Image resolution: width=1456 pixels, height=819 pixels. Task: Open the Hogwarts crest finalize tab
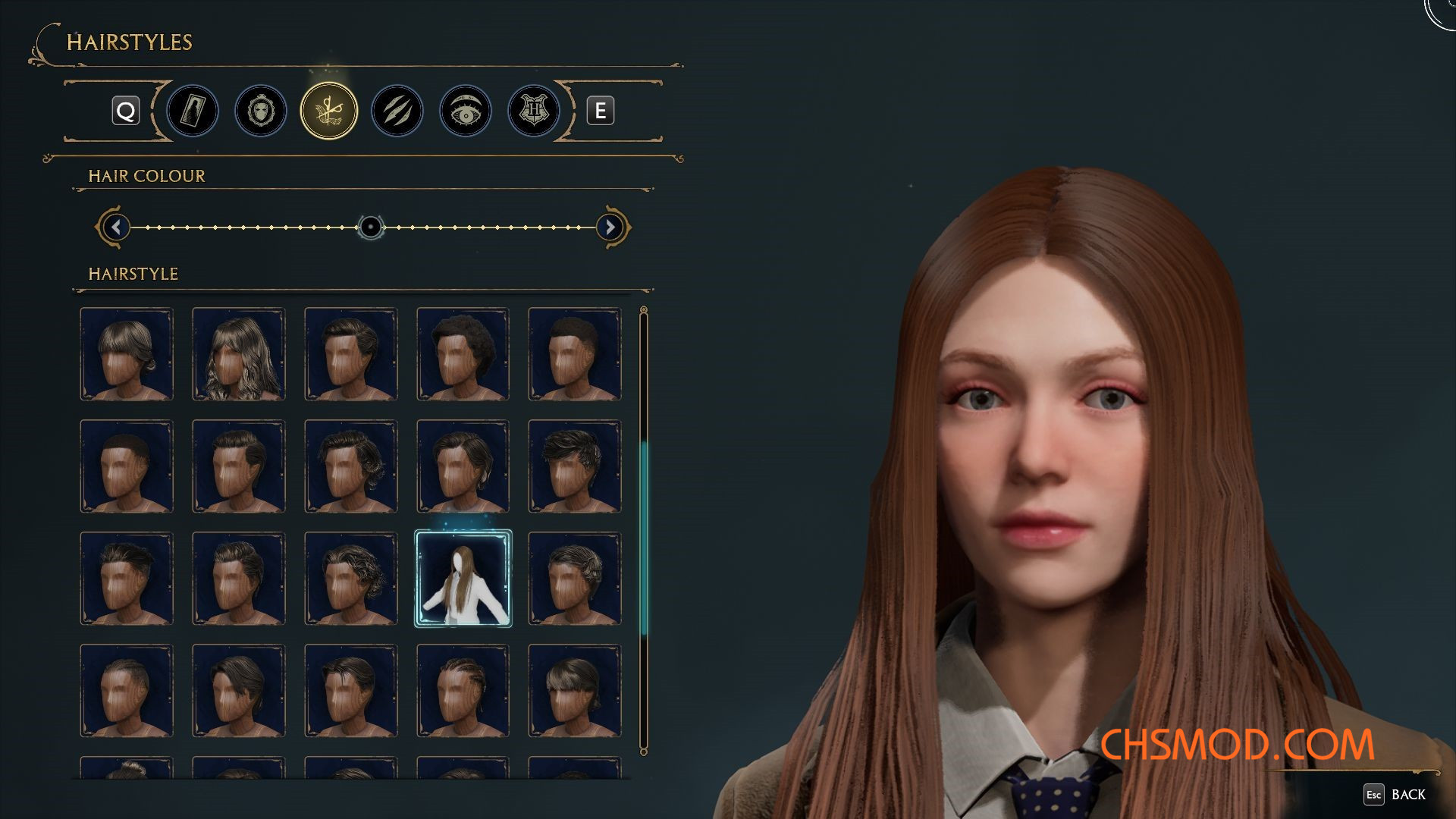tap(534, 111)
